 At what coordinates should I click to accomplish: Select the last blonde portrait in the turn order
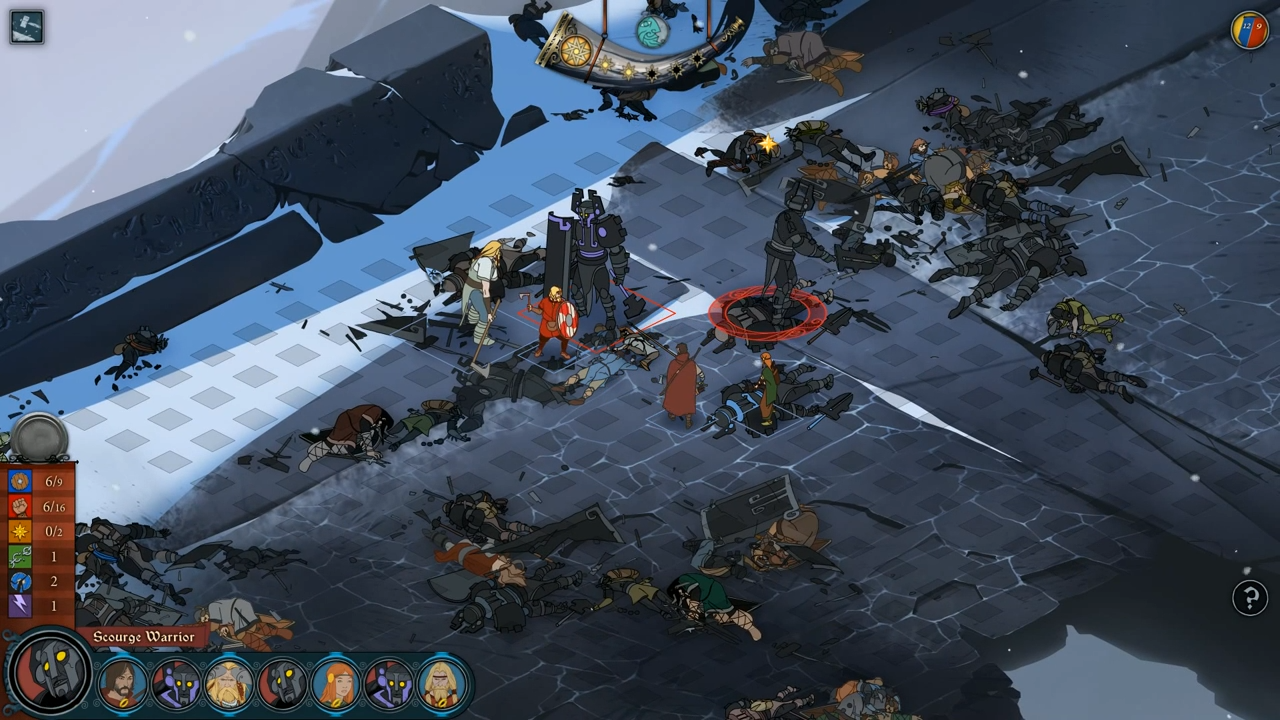[439, 685]
